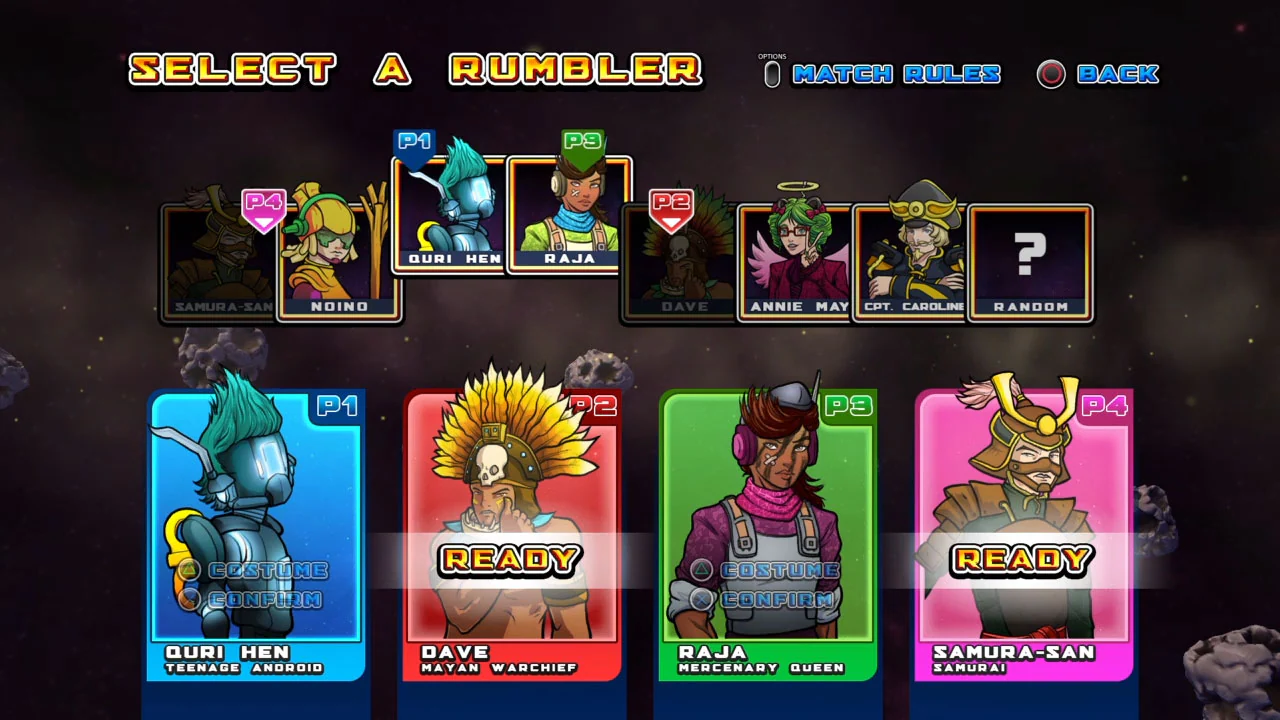
Task: Open Match Rules with the Options icon
Action: click(x=771, y=73)
